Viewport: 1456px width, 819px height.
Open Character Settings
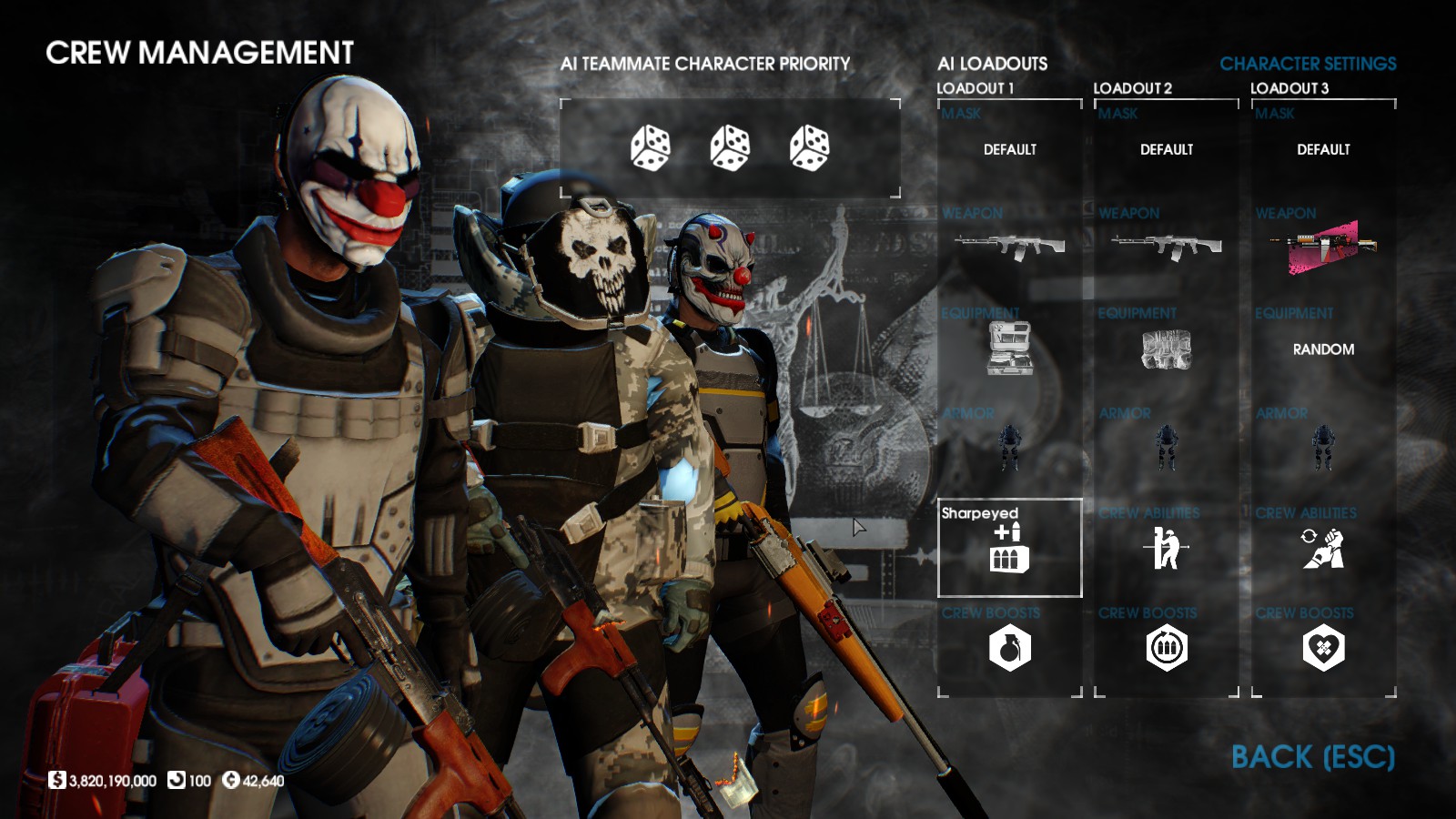[x=1308, y=64]
